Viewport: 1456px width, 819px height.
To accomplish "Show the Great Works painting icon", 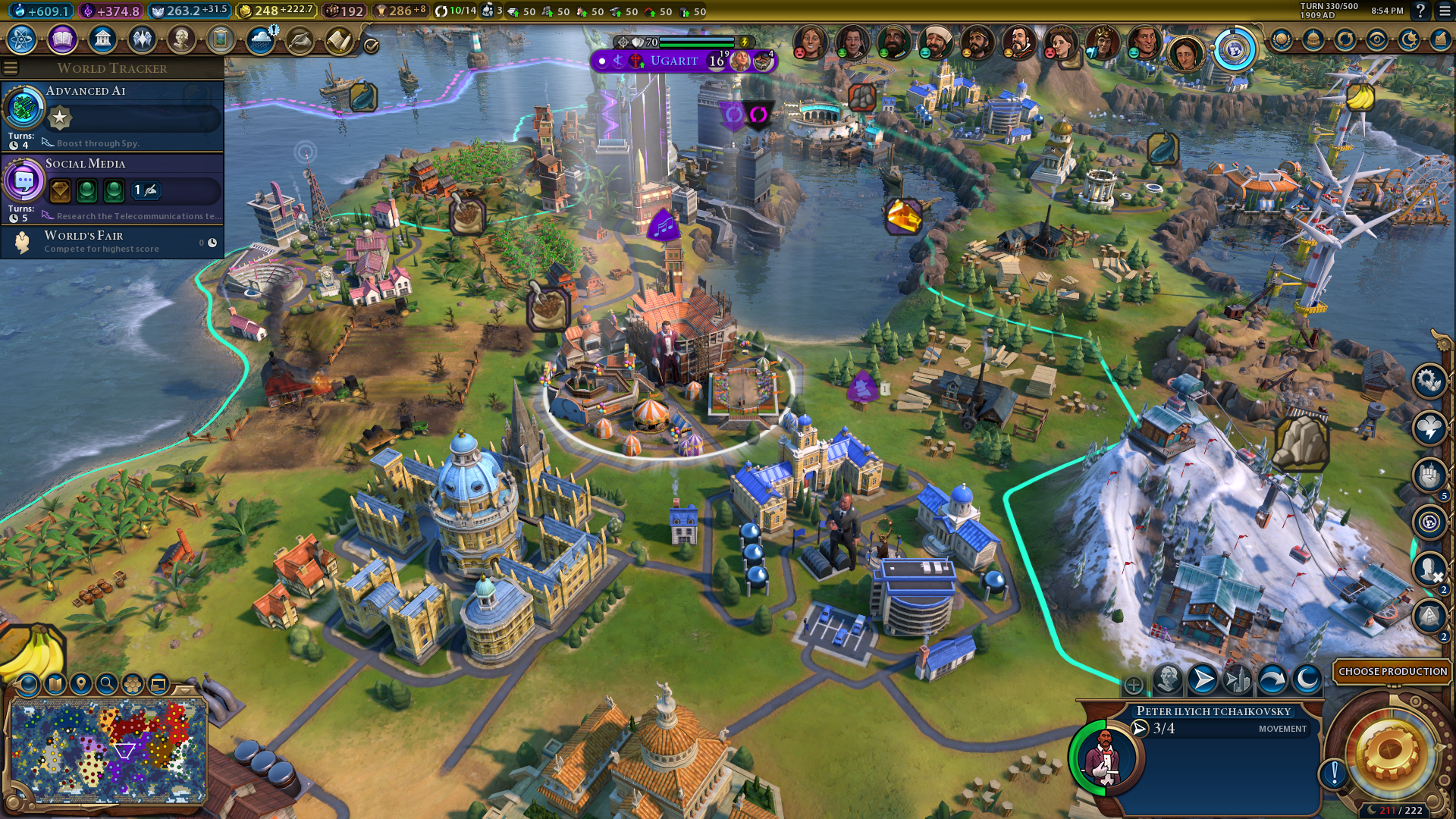I will [221, 39].
